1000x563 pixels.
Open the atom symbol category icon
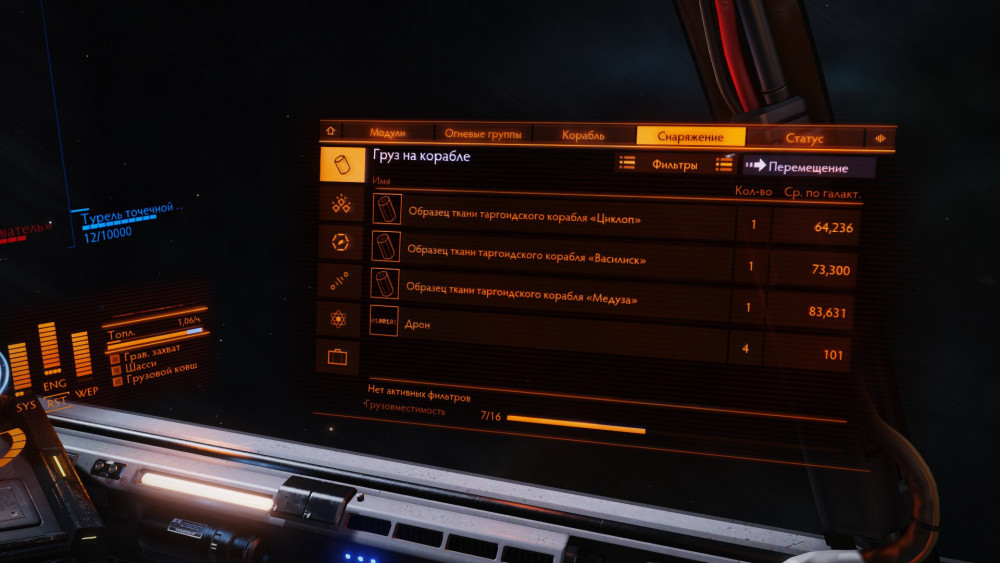(x=338, y=318)
